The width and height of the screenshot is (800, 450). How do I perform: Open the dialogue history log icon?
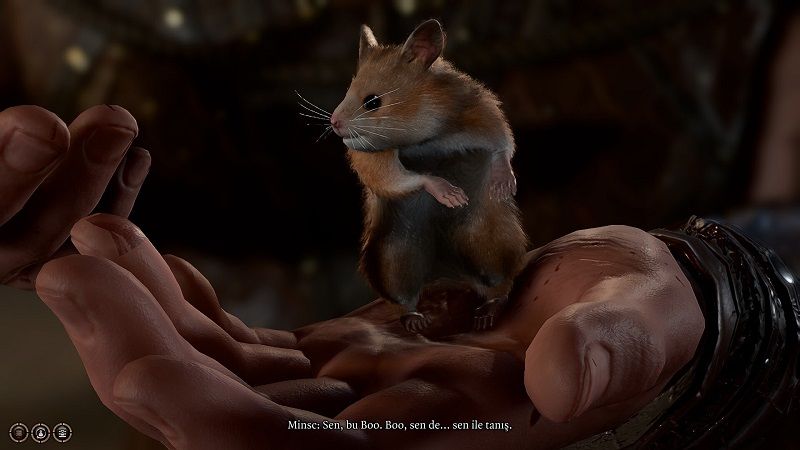18,433
